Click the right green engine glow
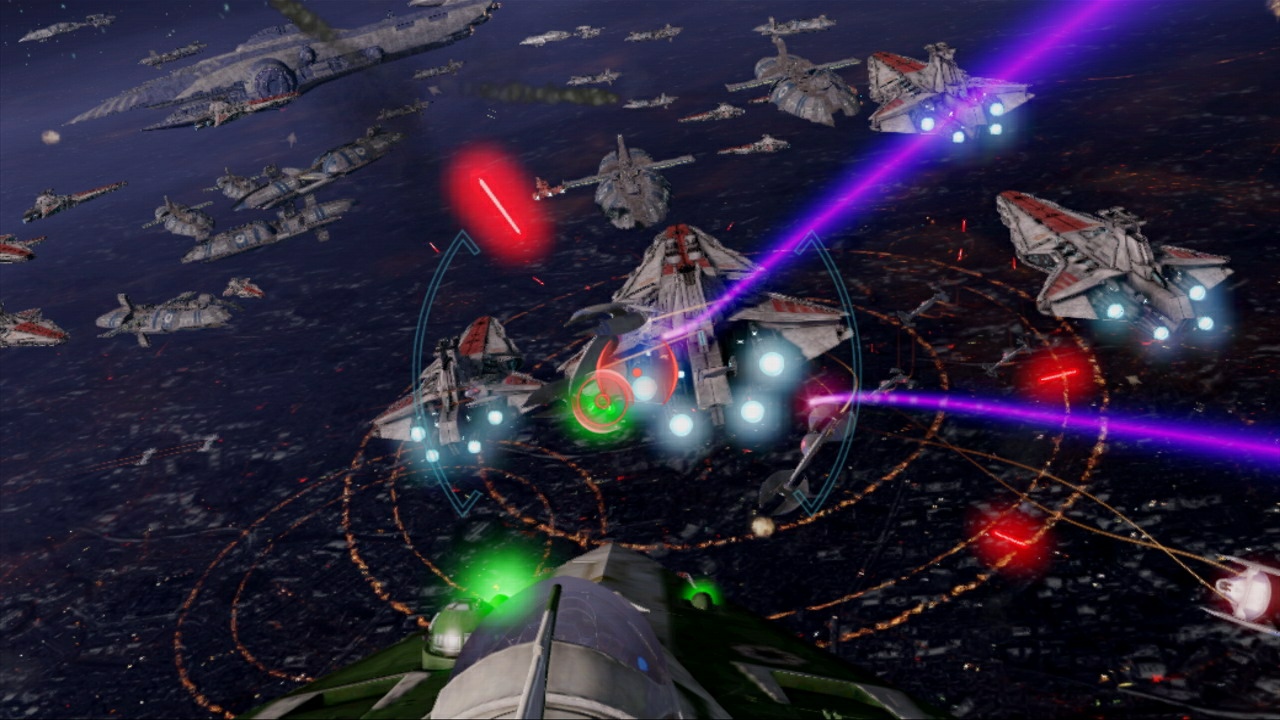The width and height of the screenshot is (1280, 720). [x=700, y=600]
